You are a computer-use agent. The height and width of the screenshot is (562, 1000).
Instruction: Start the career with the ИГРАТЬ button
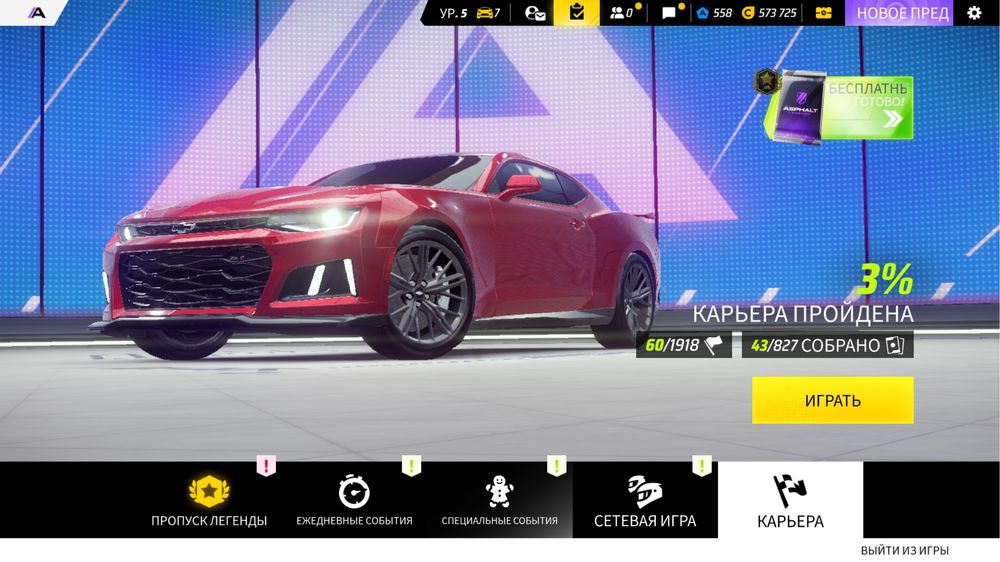832,400
